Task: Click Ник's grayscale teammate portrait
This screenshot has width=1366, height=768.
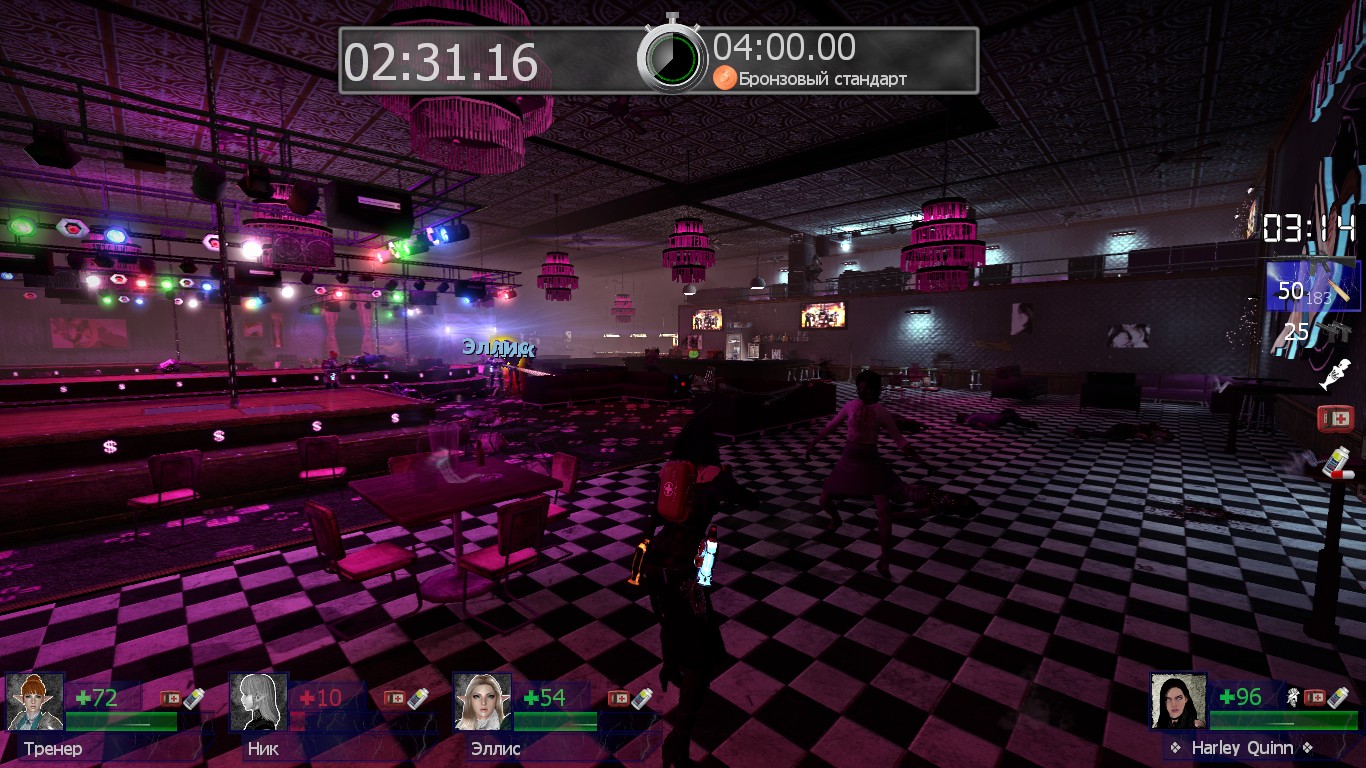Action: pyautogui.click(x=259, y=701)
